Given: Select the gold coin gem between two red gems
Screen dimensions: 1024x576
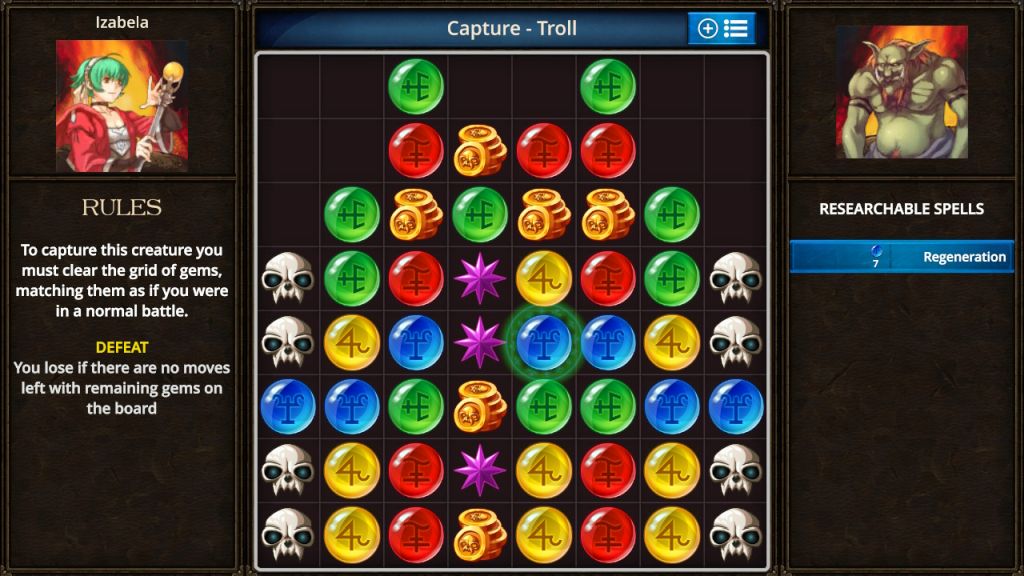Looking at the screenshot, I should [480, 151].
